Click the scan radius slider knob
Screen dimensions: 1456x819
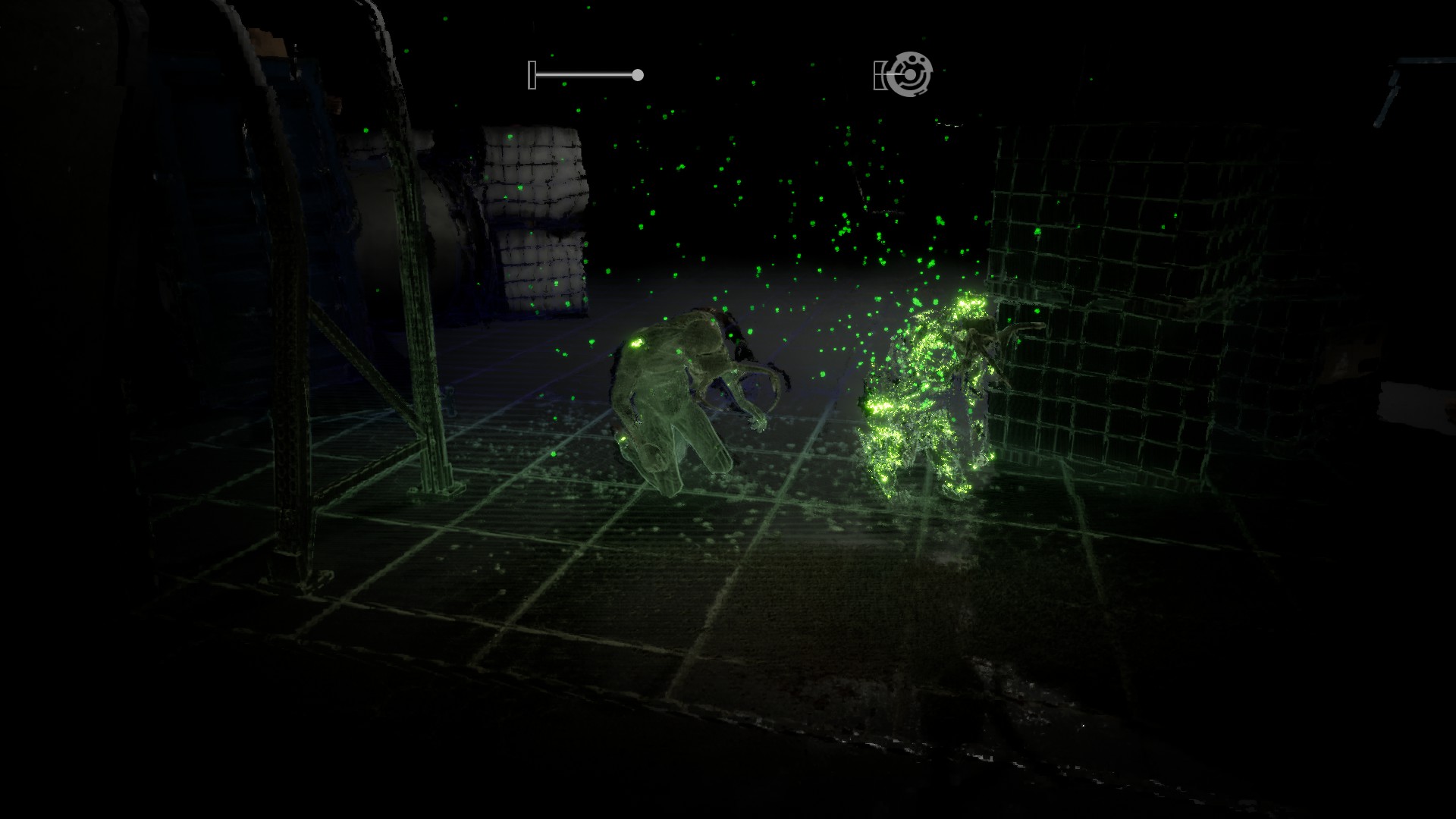[638, 75]
